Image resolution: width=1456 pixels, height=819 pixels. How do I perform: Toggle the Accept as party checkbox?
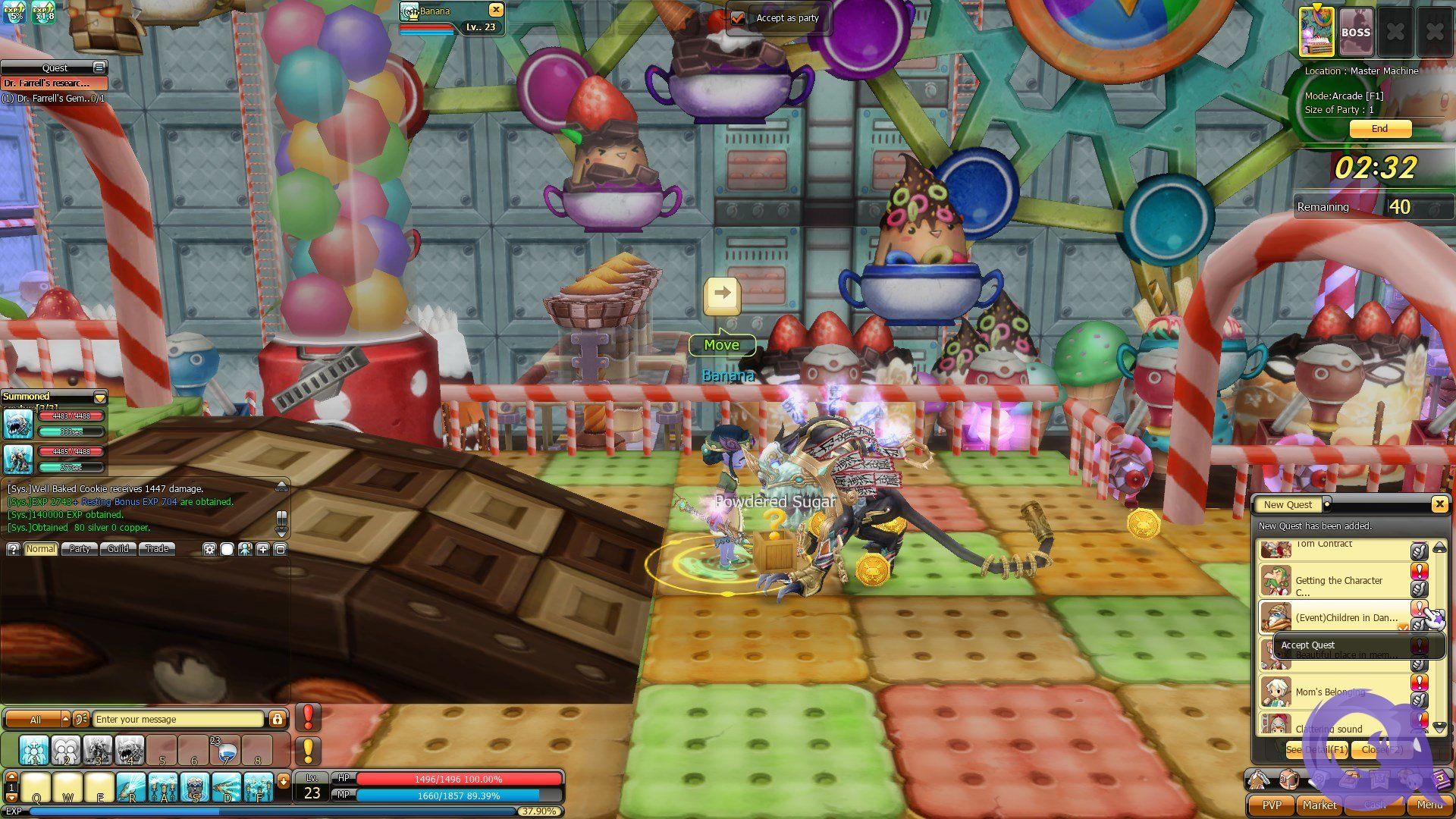pyautogui.click(x=737, y=18)
